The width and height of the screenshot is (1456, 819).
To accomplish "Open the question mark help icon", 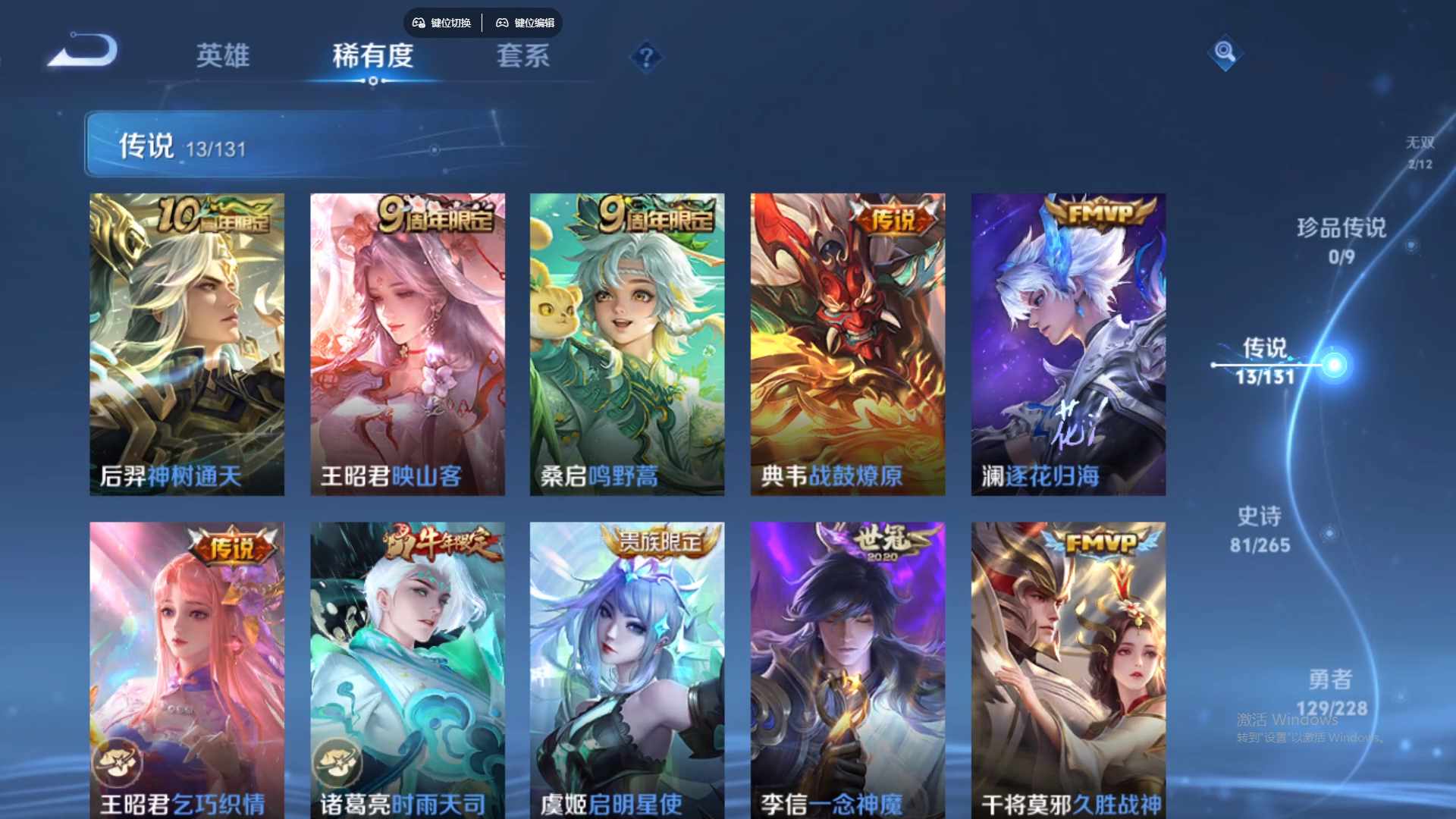I will point(645,57).
